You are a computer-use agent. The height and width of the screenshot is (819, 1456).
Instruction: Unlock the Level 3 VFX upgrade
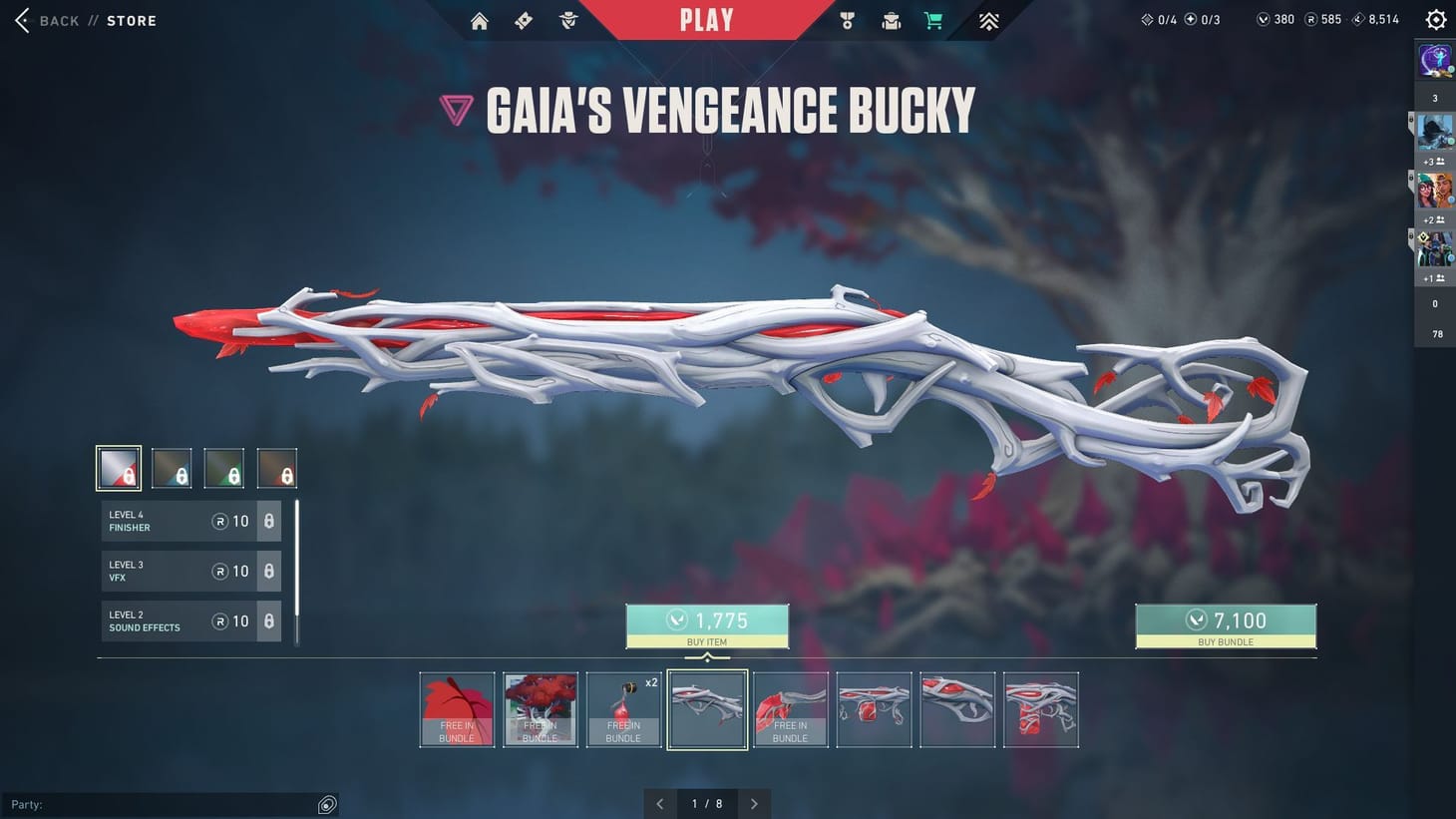click(x=267, y=570)
